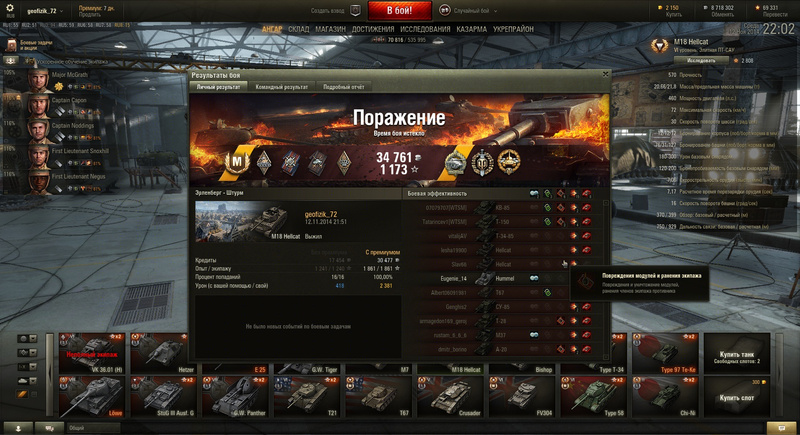Viewport: 800px width, 435px height.
Task: Click the red «В бой!» battle button
Action: pos(400,10)
